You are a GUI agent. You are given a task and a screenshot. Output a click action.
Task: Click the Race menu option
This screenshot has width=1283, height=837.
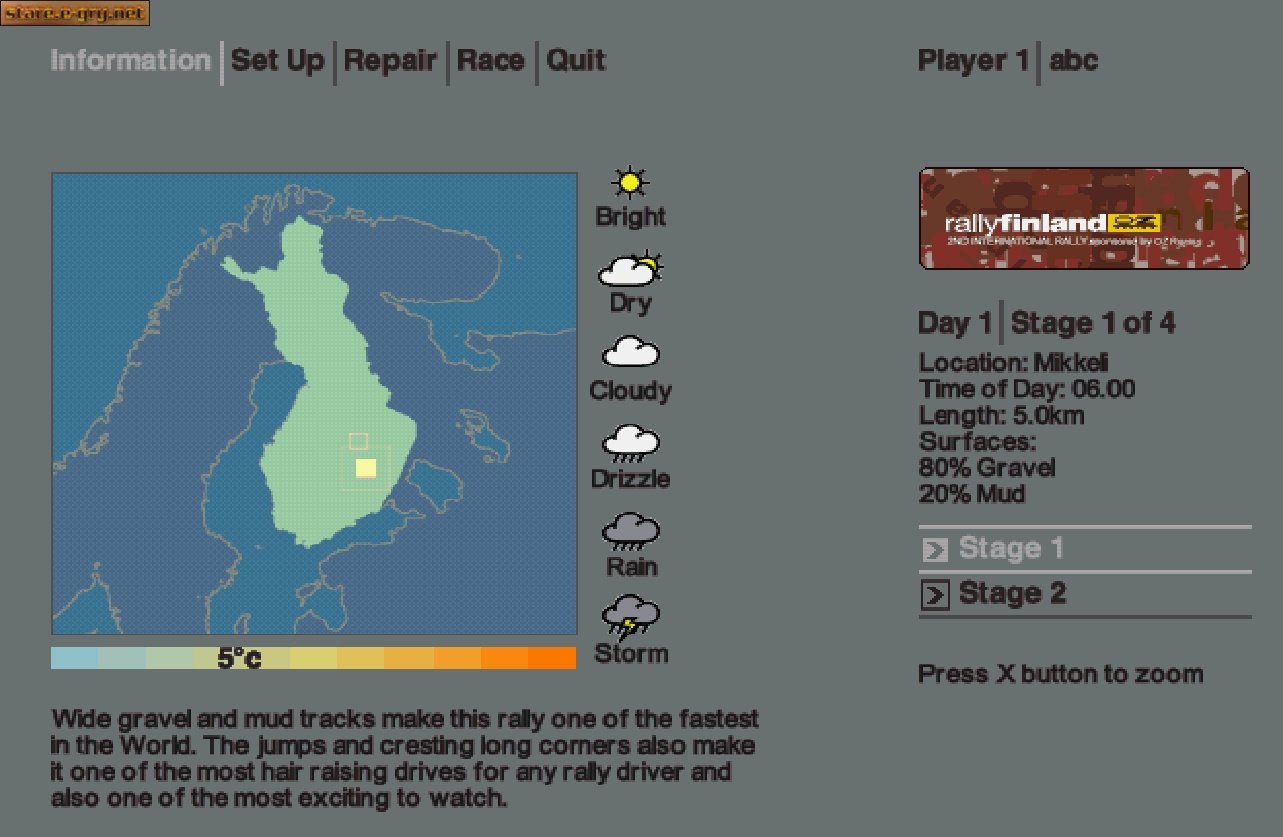[490, 61]
